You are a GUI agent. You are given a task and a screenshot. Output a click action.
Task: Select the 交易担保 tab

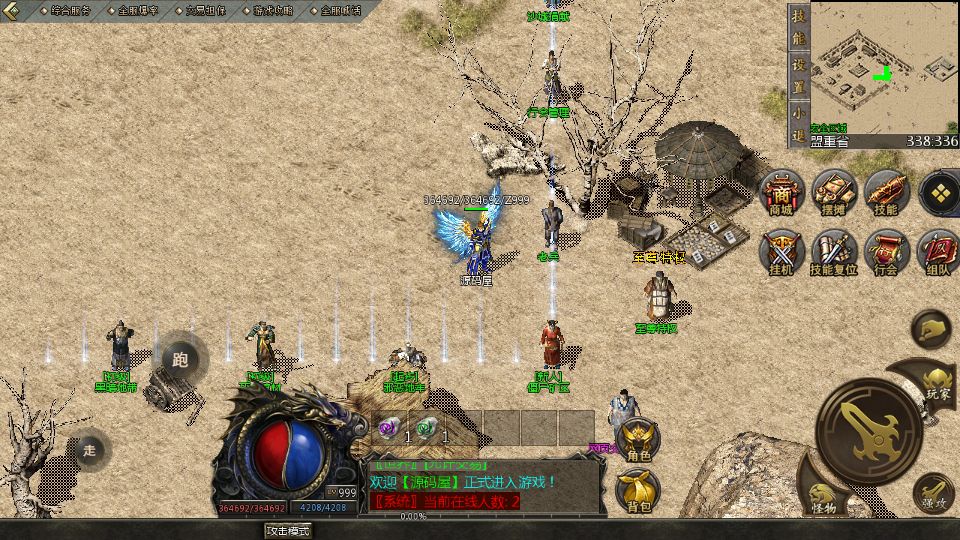pyautogui.click(x=206, y=10)
